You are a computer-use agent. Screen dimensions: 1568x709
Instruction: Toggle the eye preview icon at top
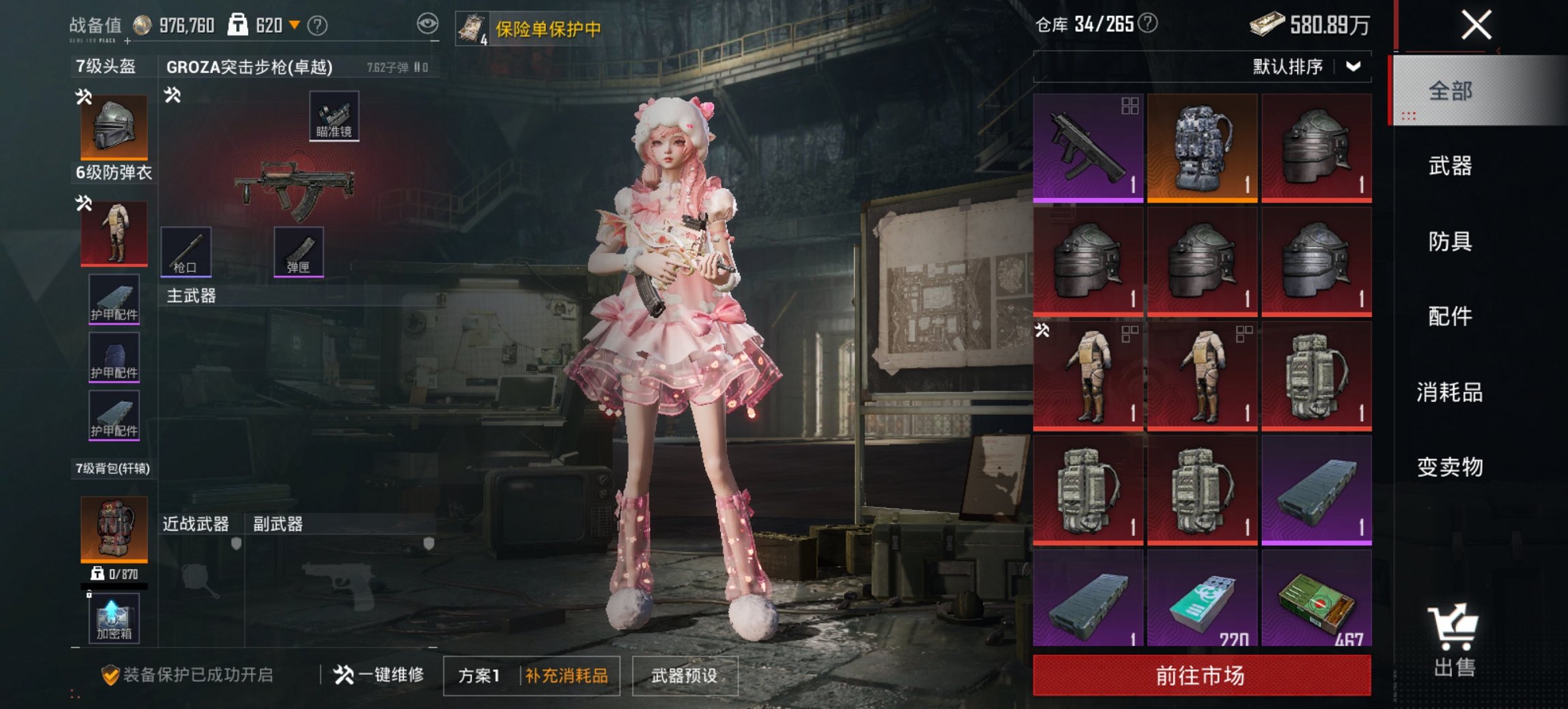point(428,24)
